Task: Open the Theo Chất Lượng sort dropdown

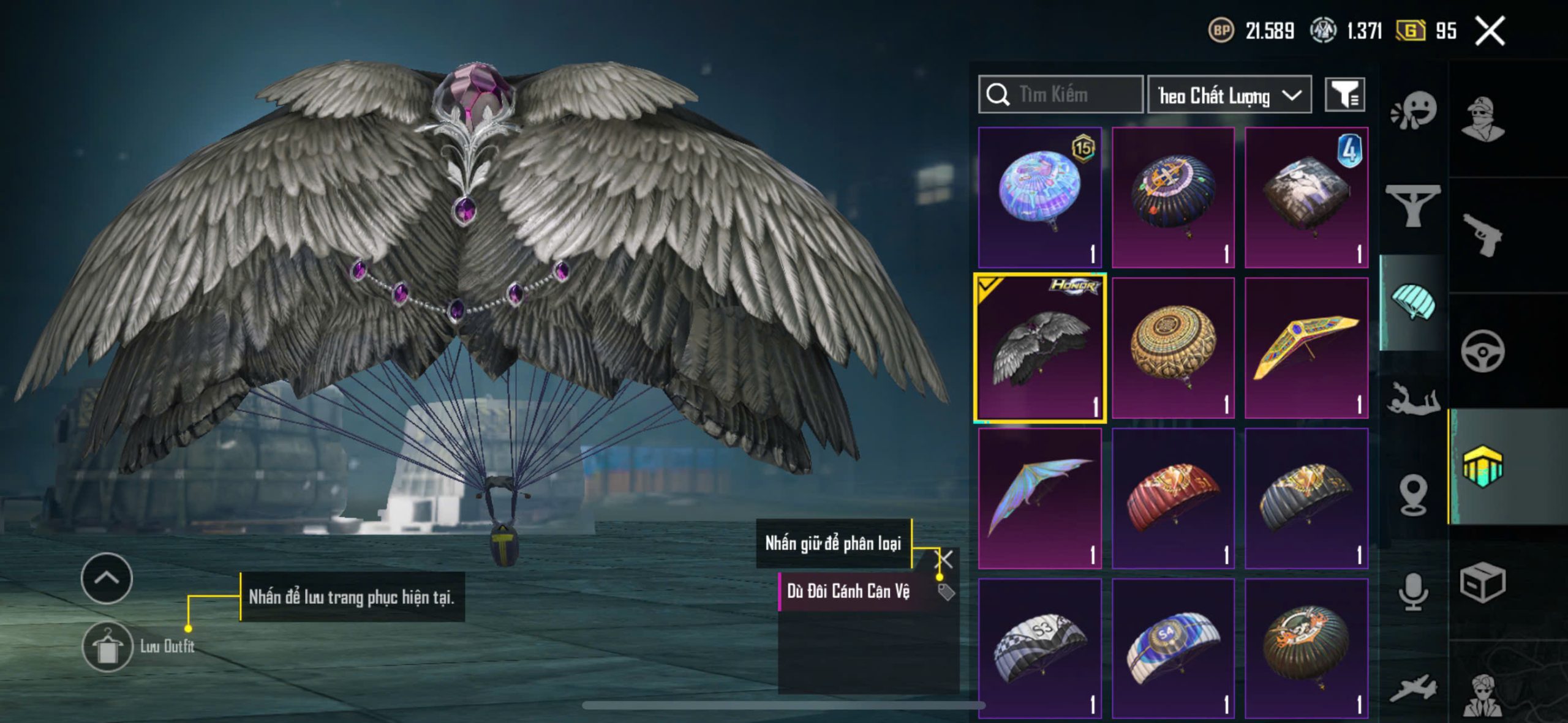Action: 1229,95
